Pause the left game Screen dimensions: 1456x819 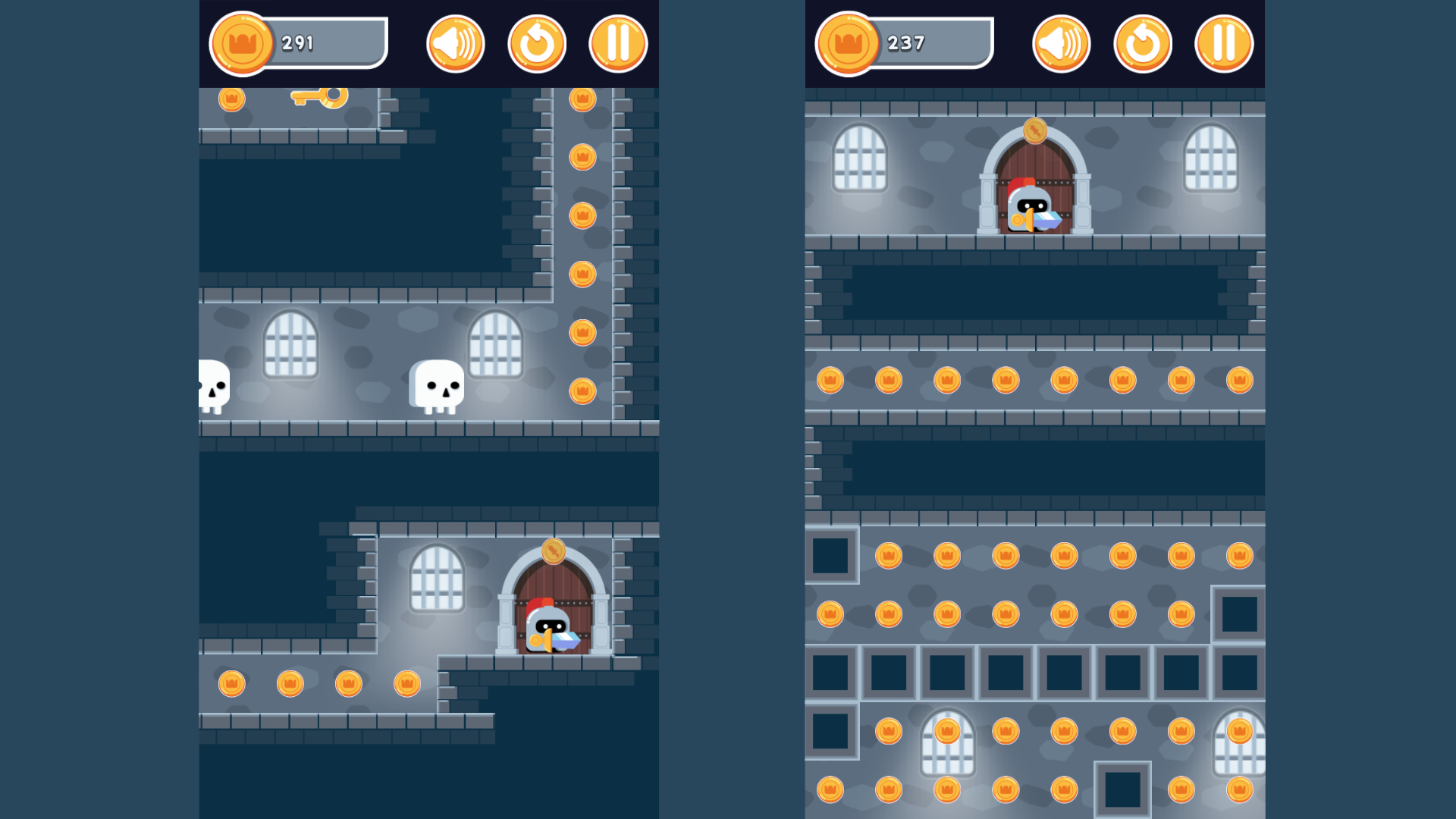tap(617, 43)
